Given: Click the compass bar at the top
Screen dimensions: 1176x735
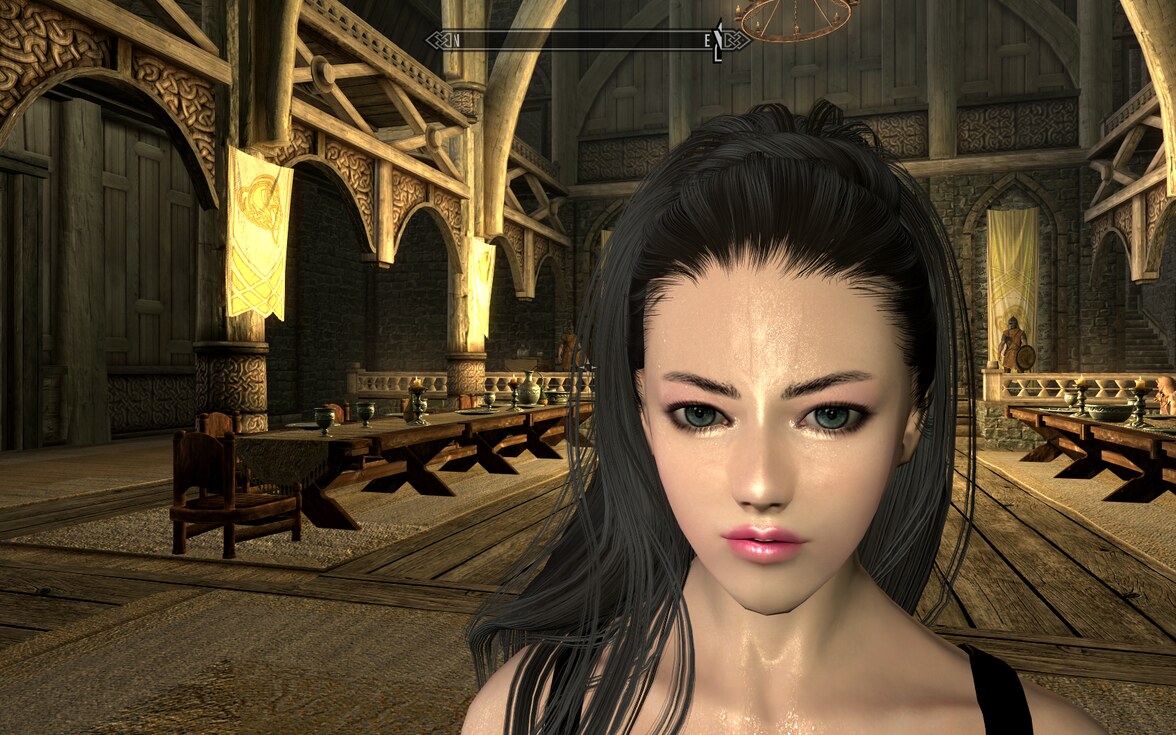Looking at the screenshot, I should click(587, 40).
